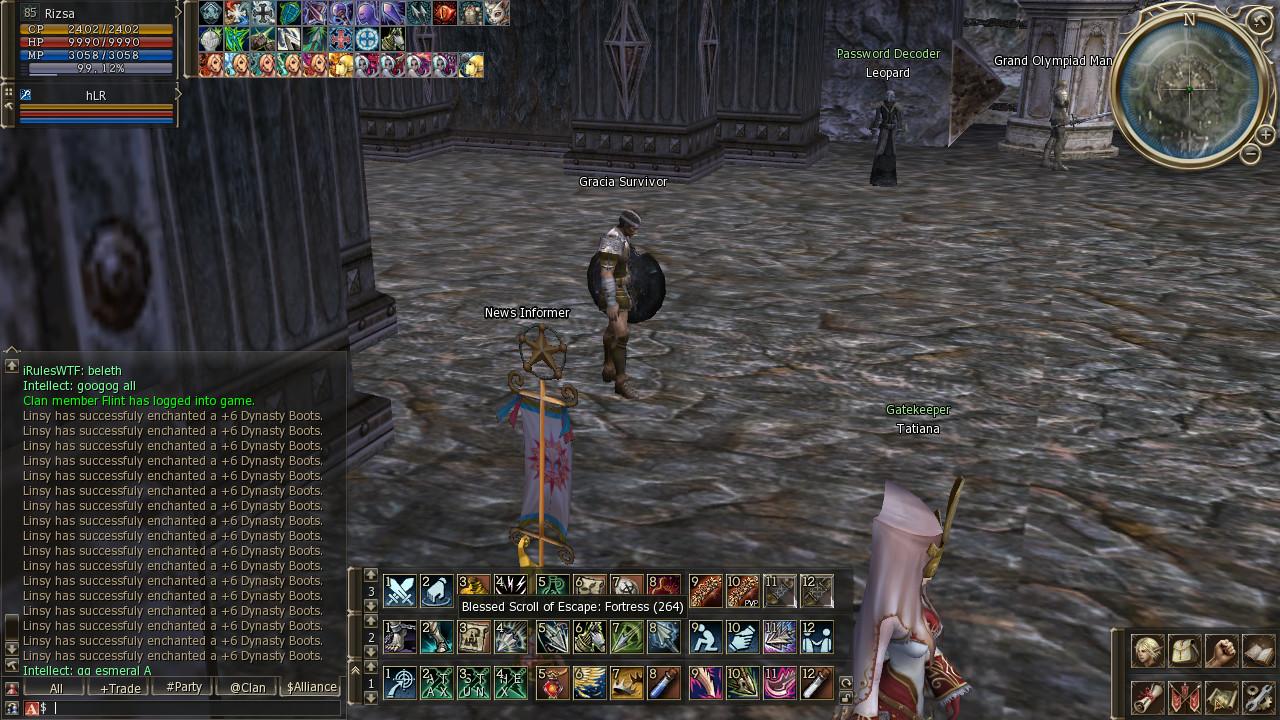Show the All chat tab
The image size is (1280, 720).
point(55,688)
